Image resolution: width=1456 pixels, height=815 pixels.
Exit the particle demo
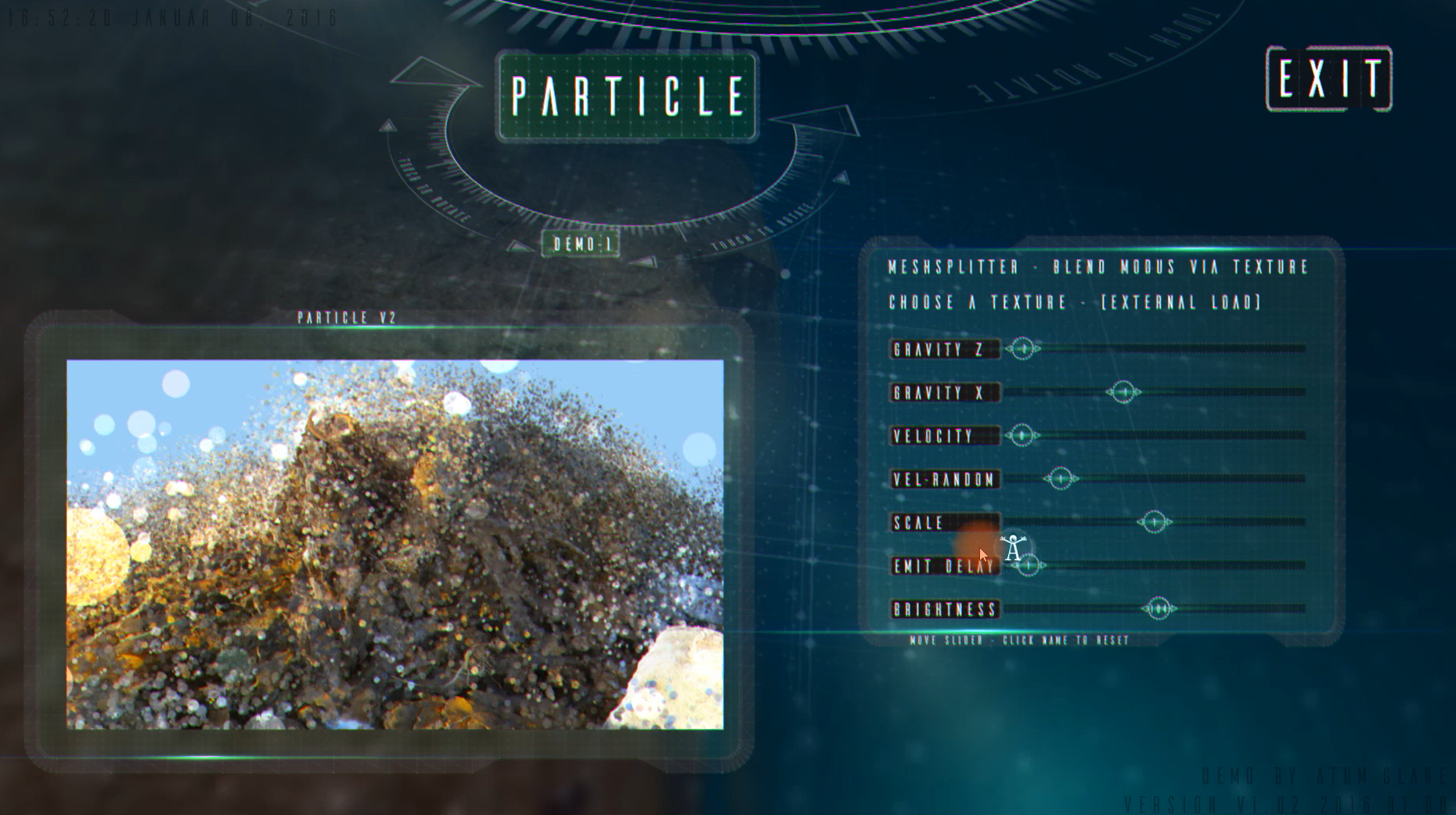click(x=1328, y=78)
